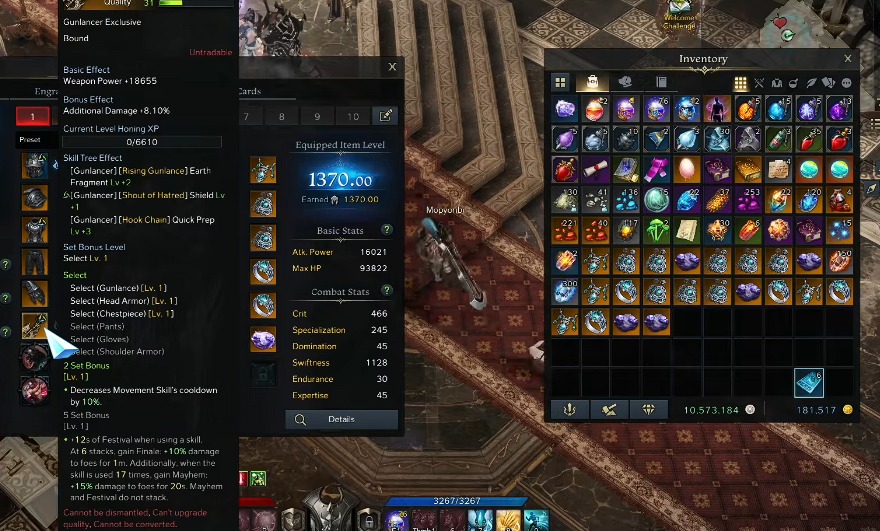
Task: Open the bag tab in the inventory
Action: [x=592, y=83]
